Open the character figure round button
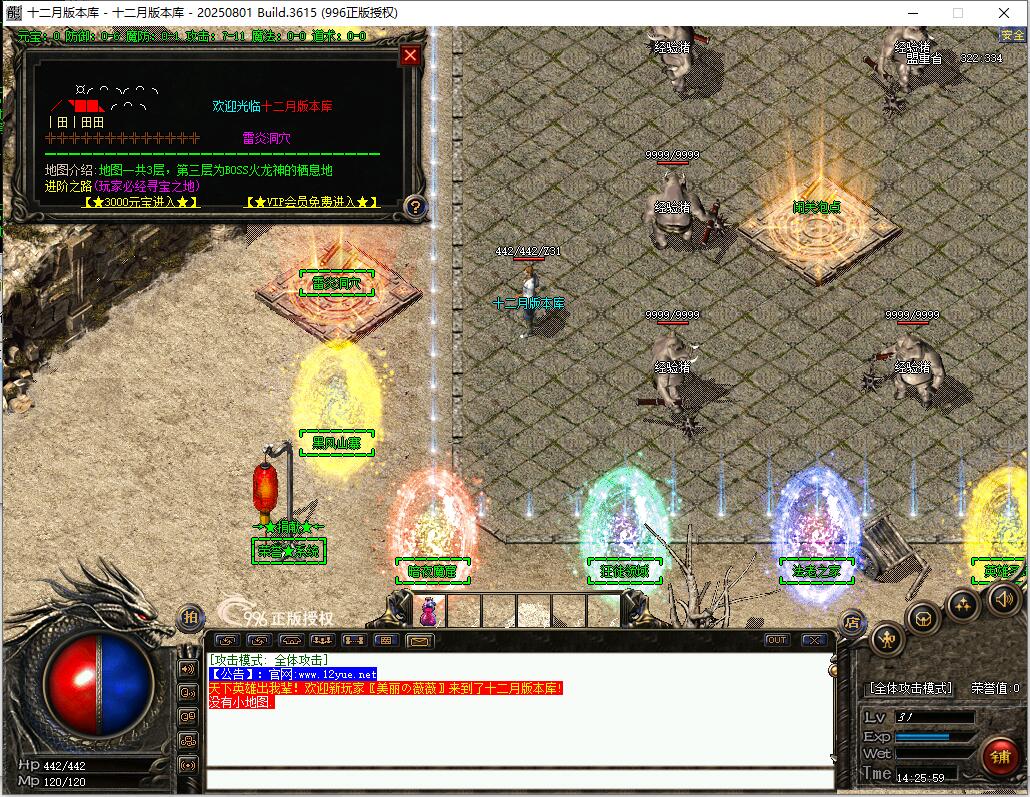The height and width of the screenshot is (797, 1030). [x=887, y=638]
